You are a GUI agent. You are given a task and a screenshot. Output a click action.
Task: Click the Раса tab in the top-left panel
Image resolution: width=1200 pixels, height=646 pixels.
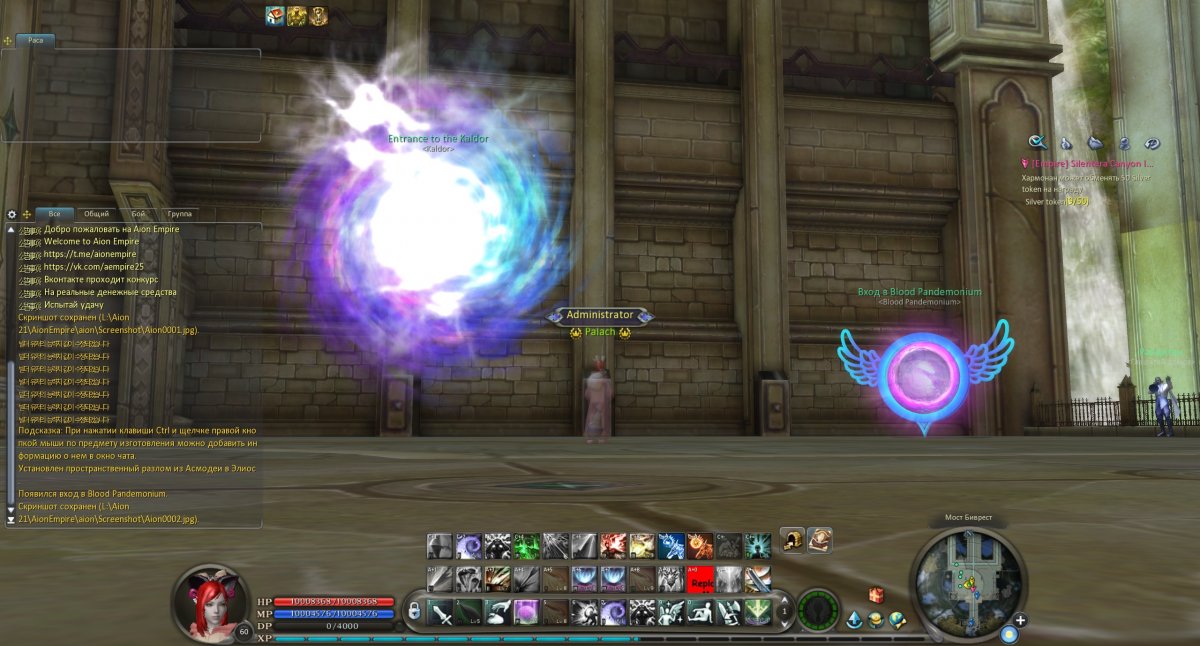35,40
